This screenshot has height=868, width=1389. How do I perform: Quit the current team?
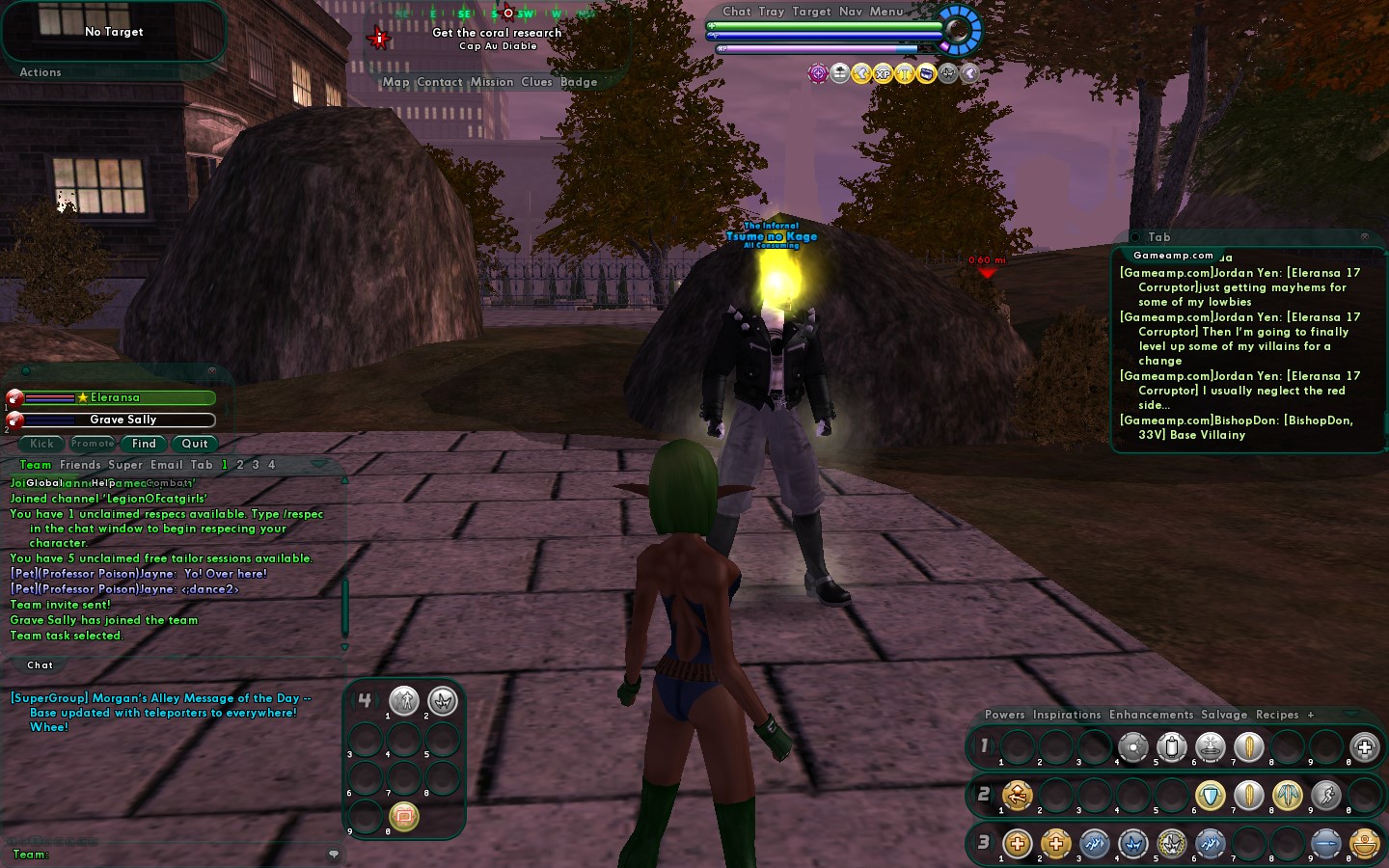pyautogui.click(x=195, y=444)
